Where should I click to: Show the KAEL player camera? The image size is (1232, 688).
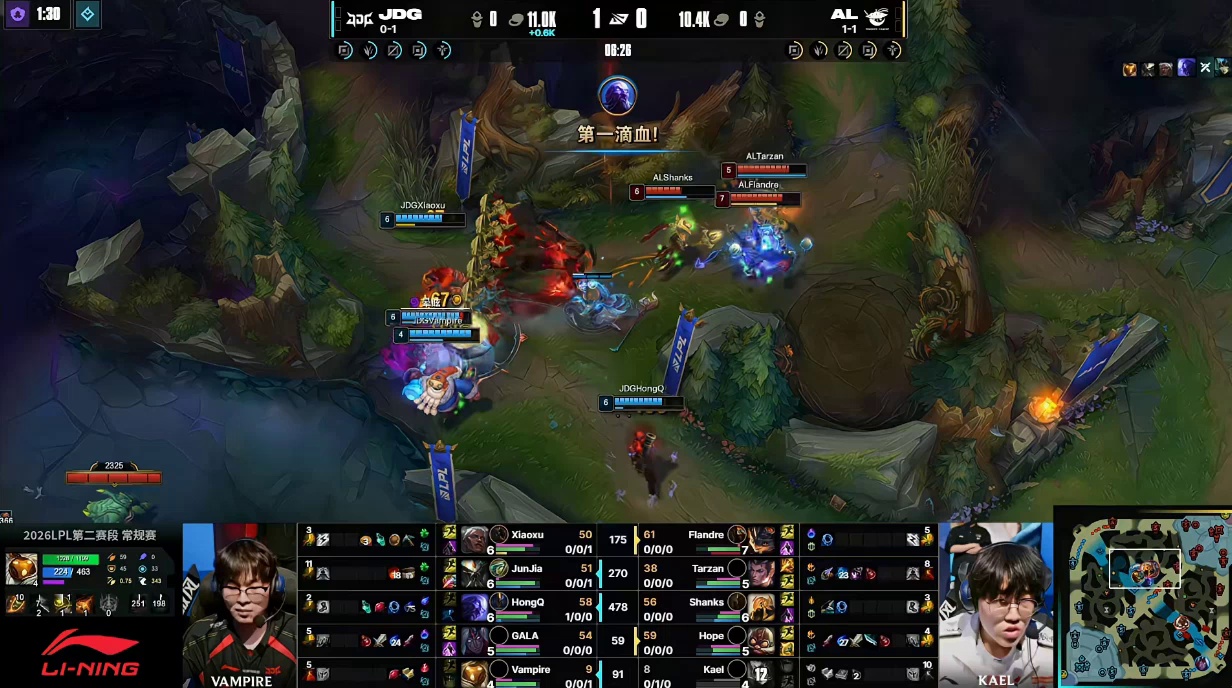[995, 605]
